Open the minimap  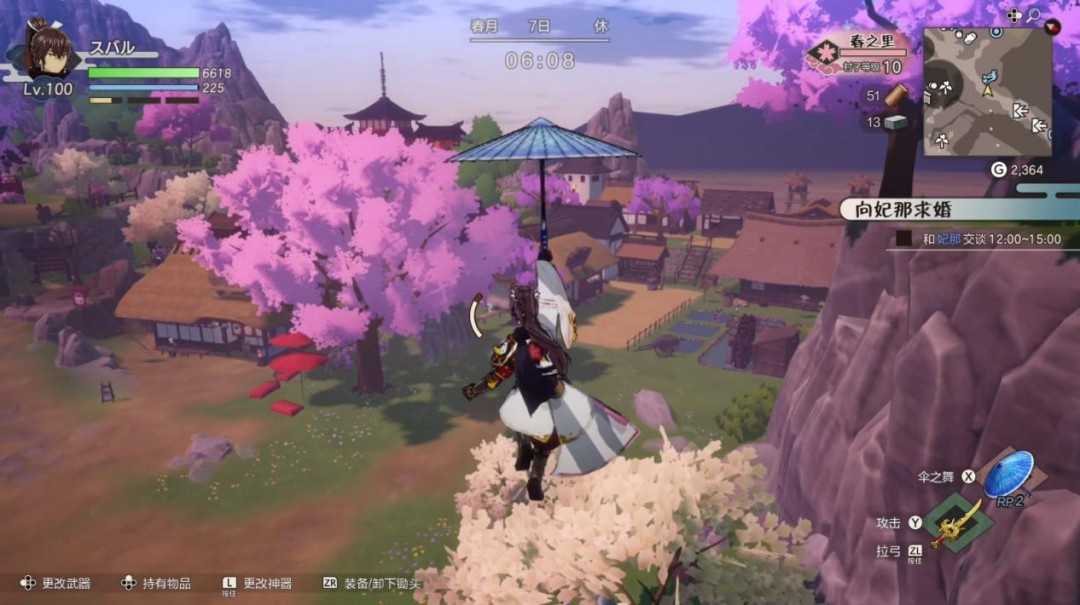tap(986, 91)
